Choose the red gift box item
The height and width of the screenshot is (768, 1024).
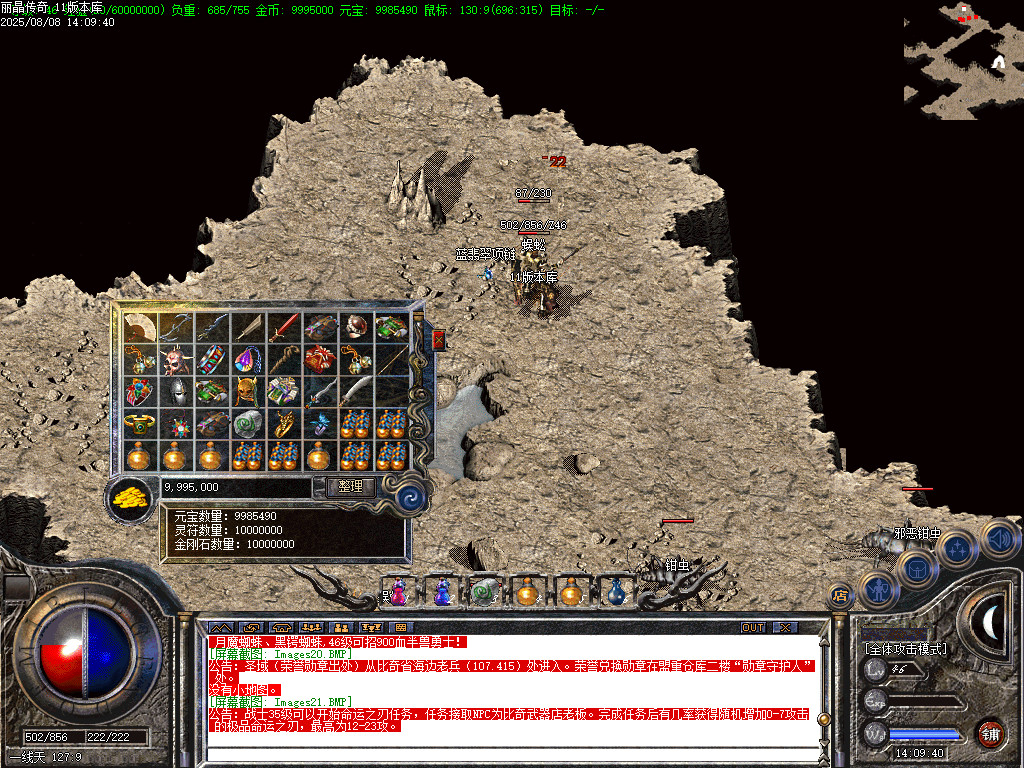[319, 359]
